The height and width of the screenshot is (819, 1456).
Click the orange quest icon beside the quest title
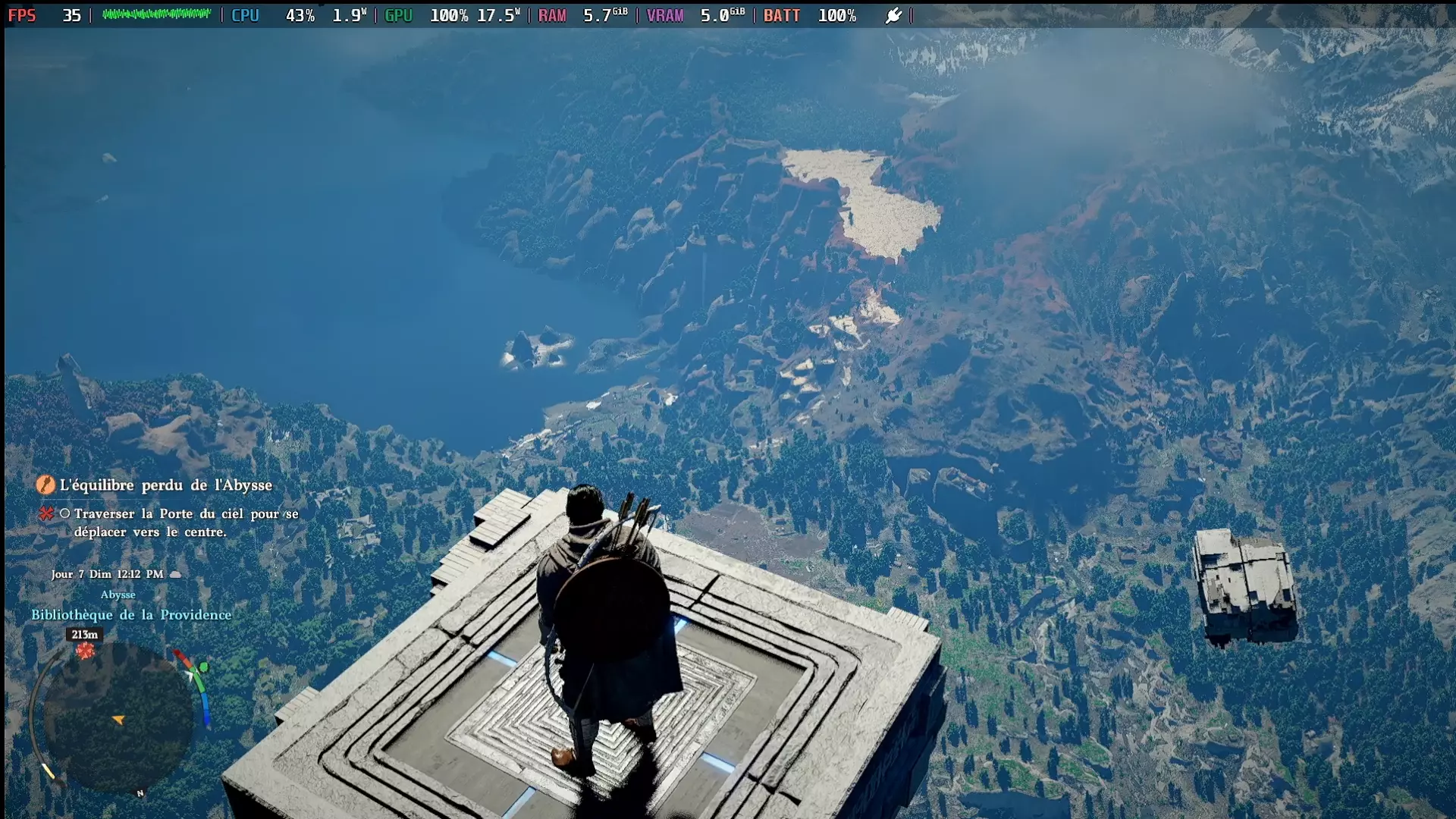[x=45, y=485]
